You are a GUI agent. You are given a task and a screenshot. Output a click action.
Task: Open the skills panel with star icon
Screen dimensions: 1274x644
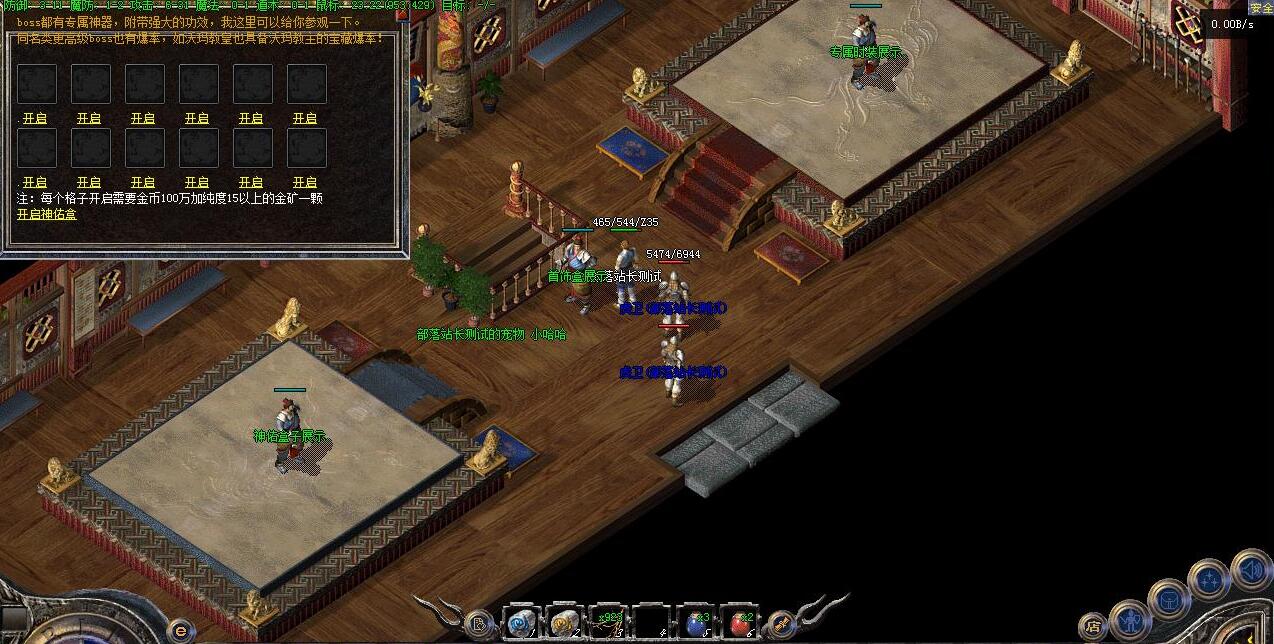1209,580
